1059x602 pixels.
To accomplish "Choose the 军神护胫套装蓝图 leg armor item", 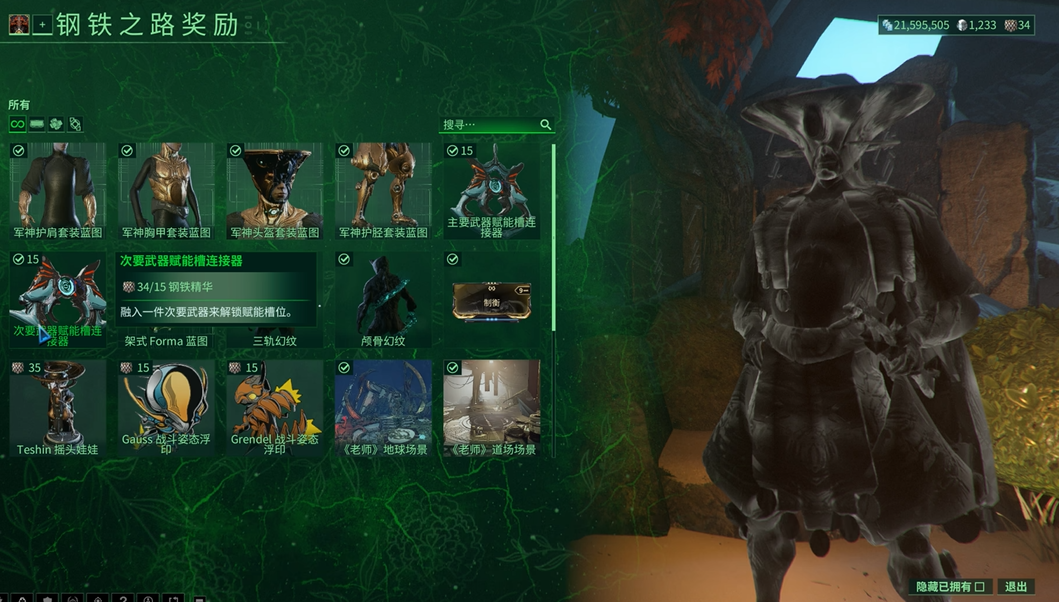I will click(x=383, y=190).
